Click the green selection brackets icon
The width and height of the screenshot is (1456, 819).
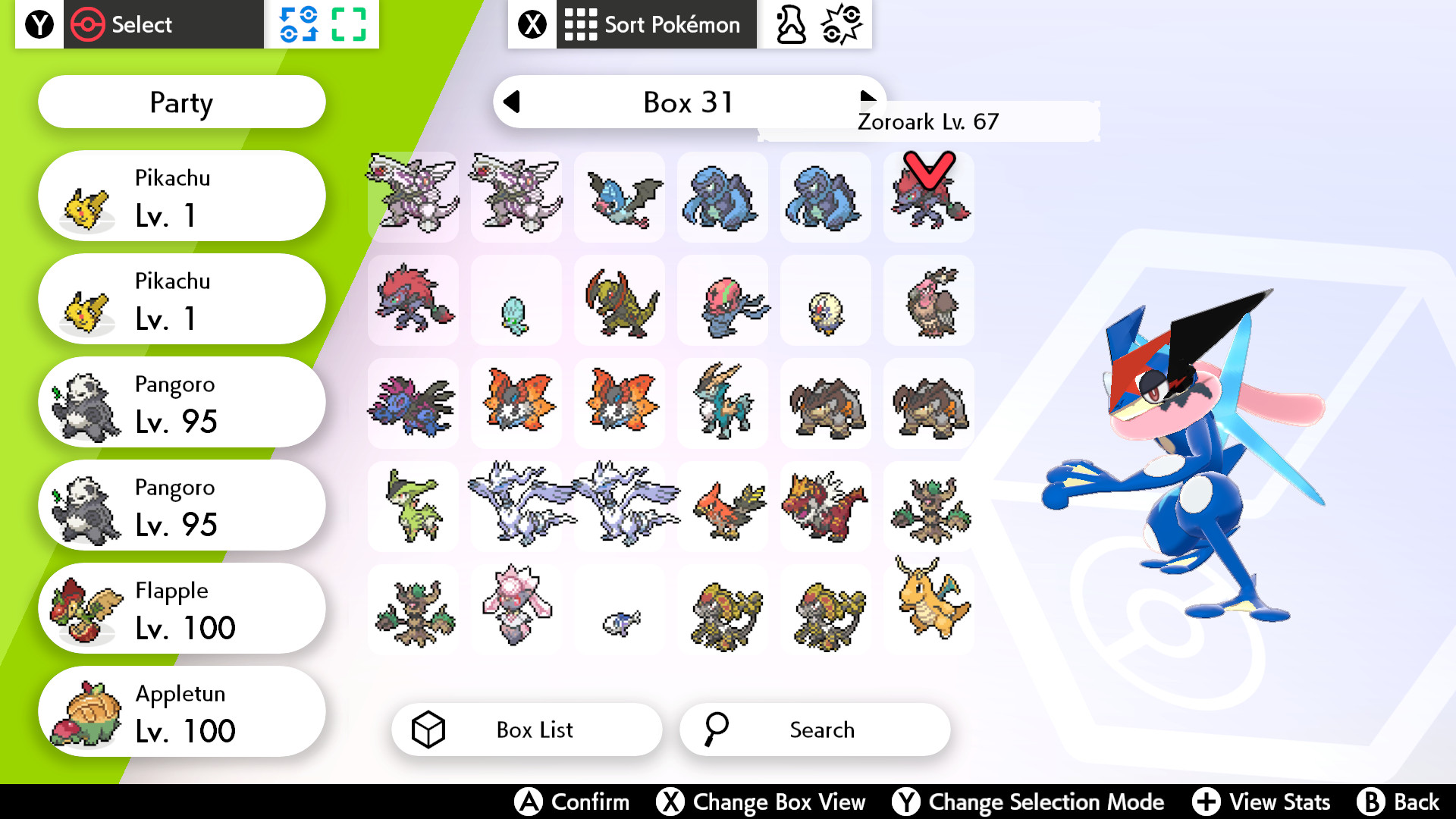point(348,24)
